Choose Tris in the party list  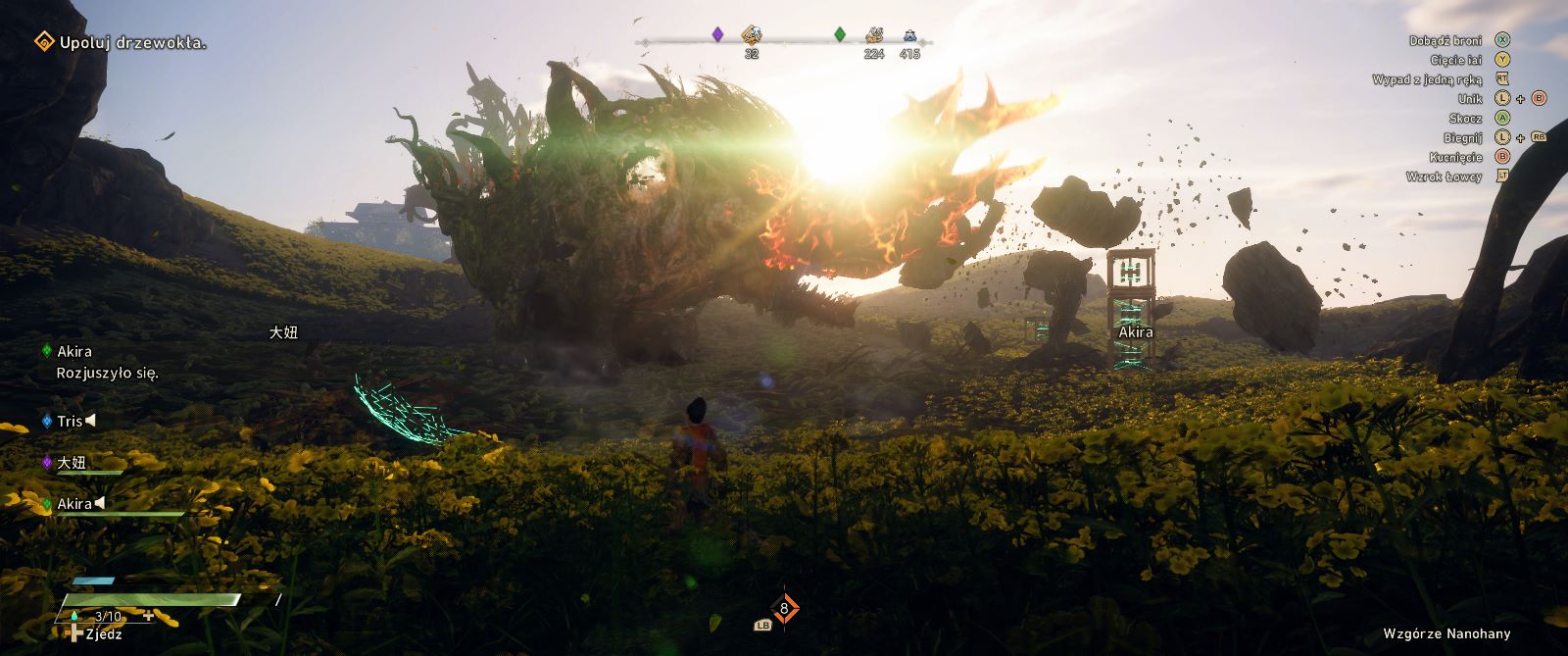pyautogui.click(x=69, y=421)
